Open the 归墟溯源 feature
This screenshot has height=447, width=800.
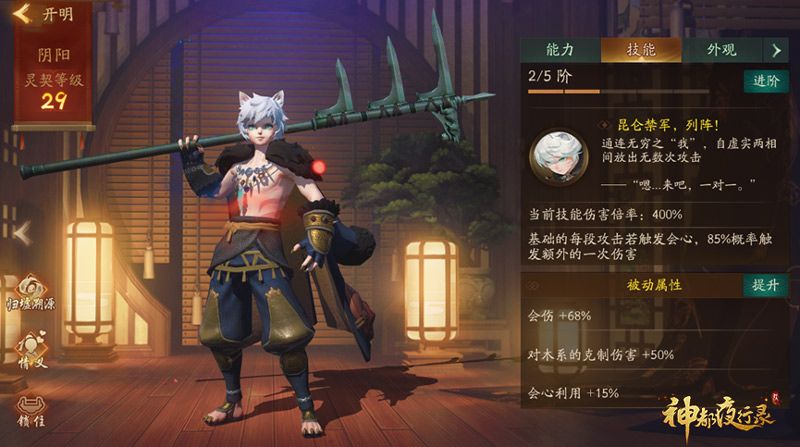tap(29, 290)
